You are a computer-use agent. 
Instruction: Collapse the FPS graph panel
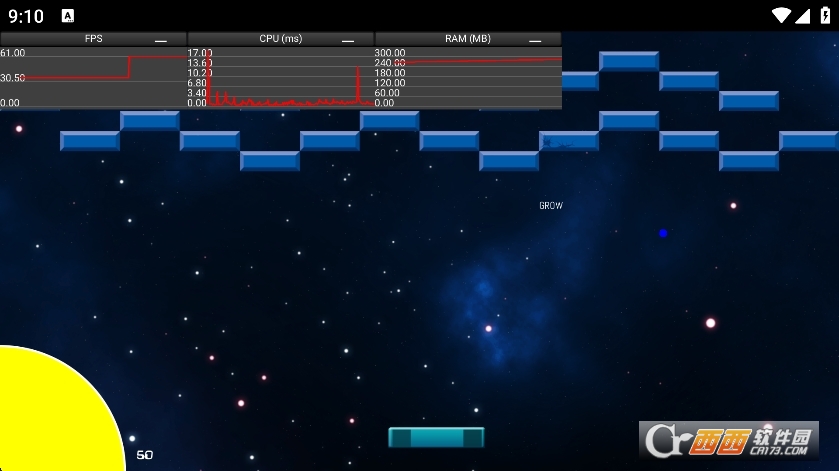161,40
